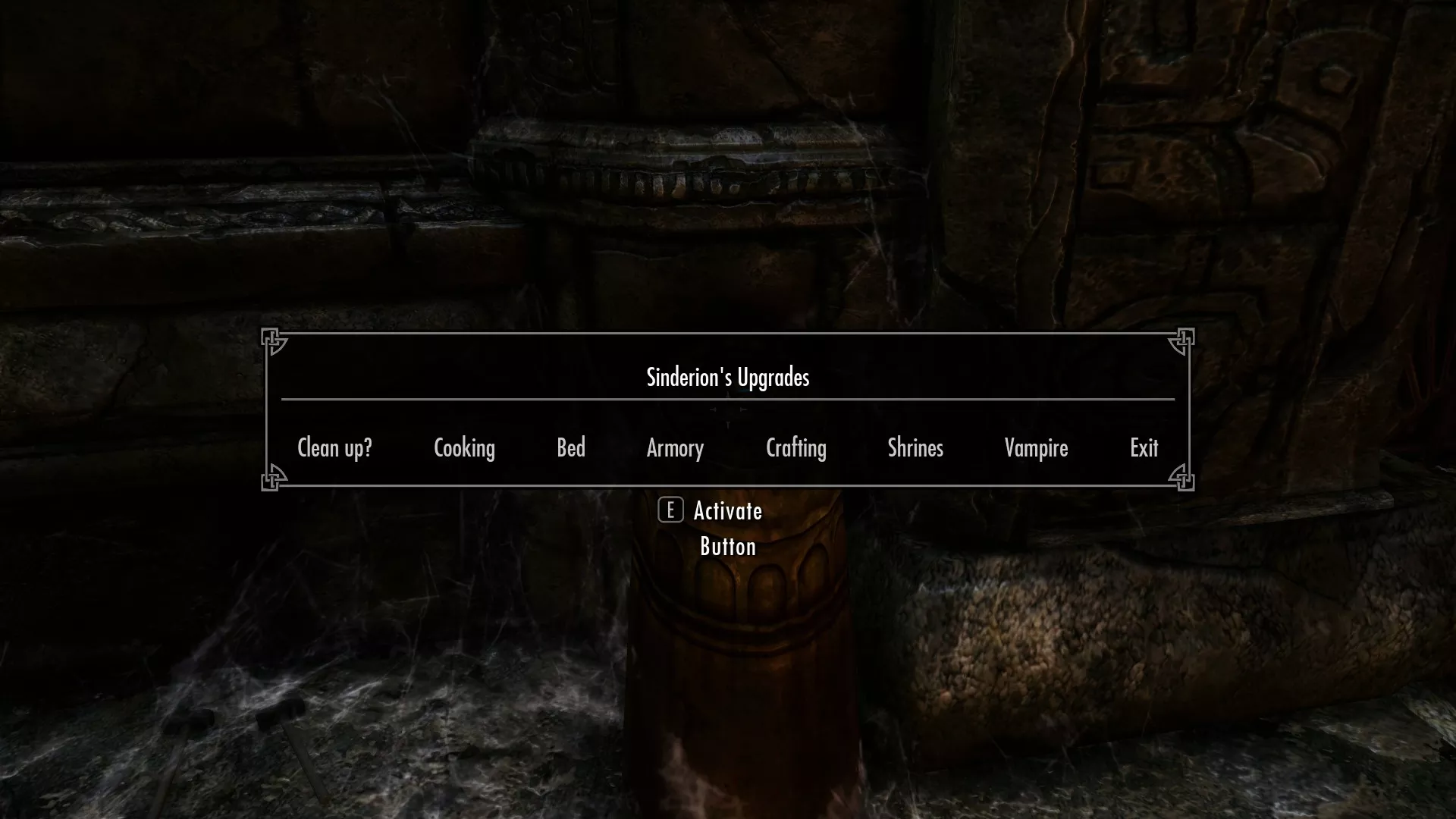This screenshot has height=819, width=1456.
Task: Choose the Clean up? option
Action: (x=334, y=448)
